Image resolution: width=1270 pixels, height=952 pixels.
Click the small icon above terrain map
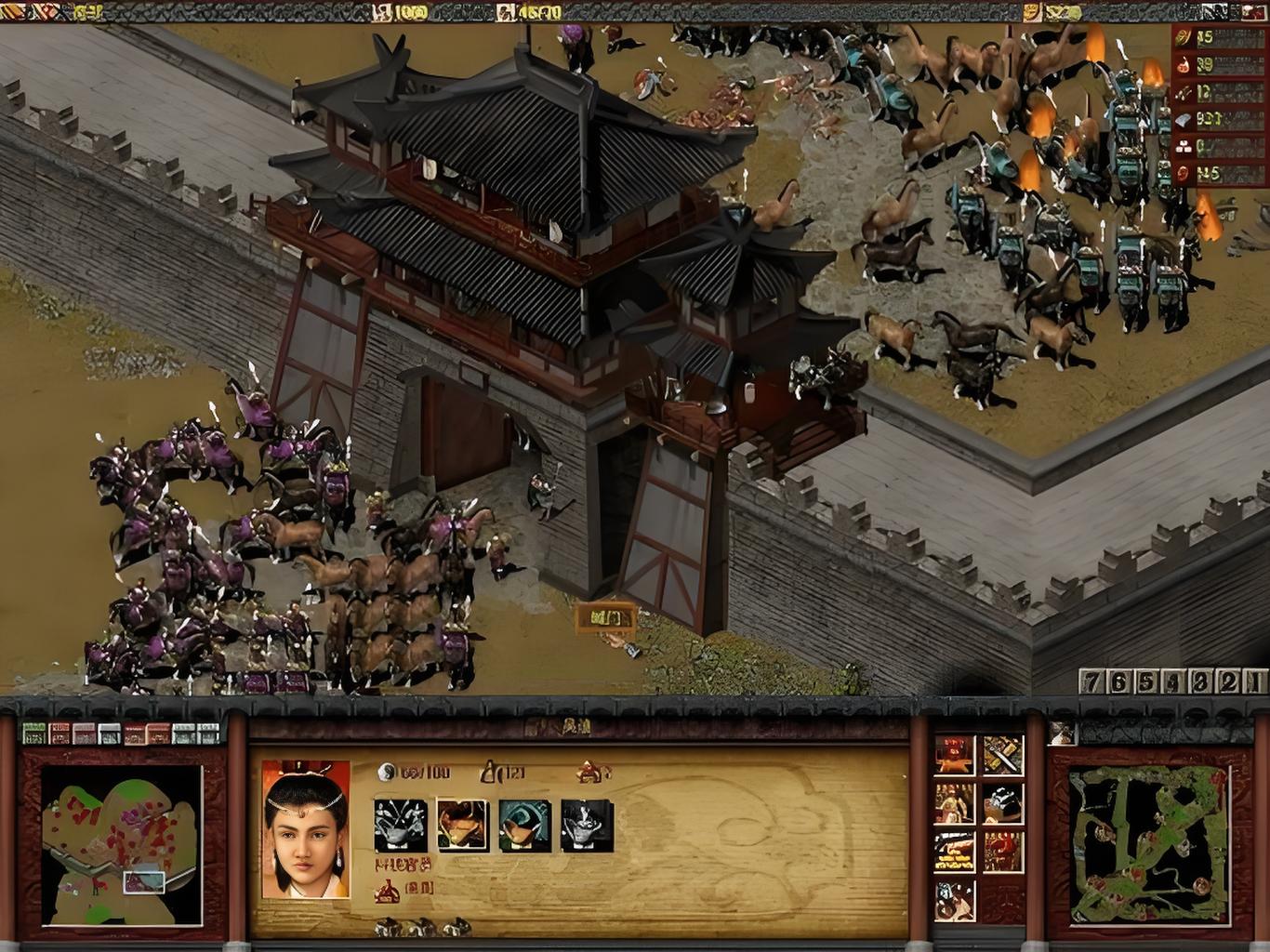coord(1061,733)
